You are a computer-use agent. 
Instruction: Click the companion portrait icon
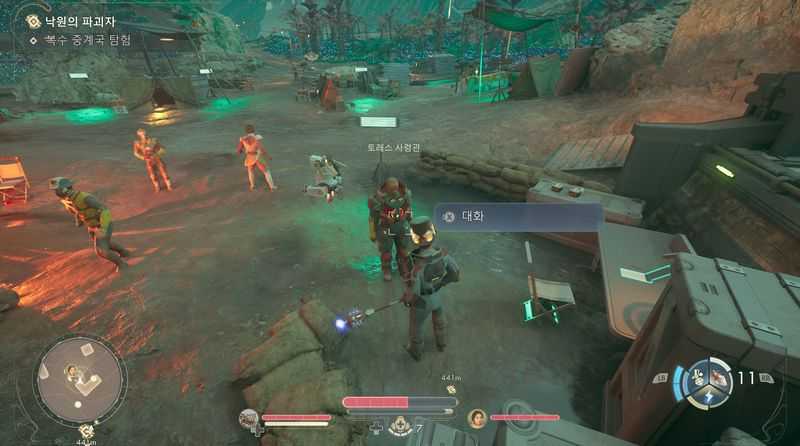pyautogui.click(x=477, y=417)
